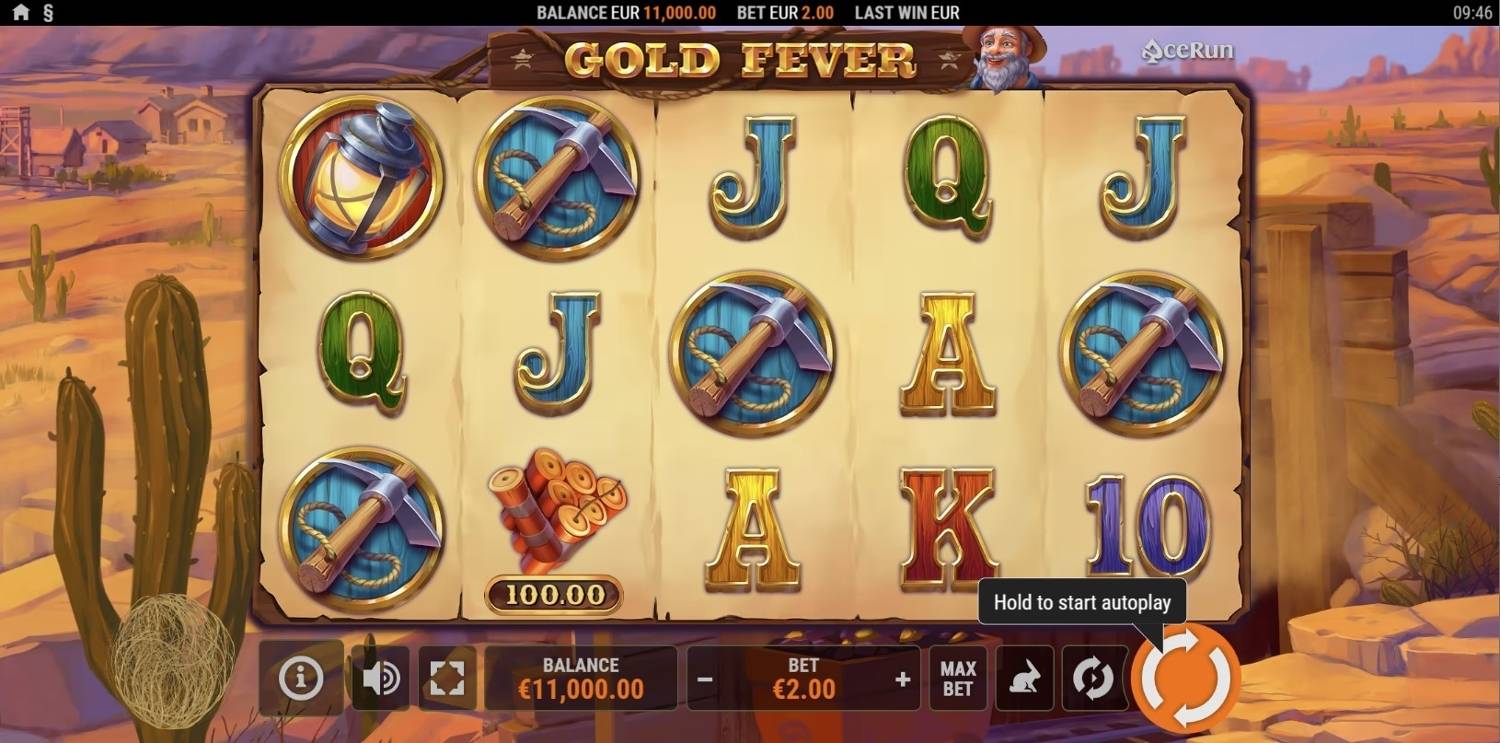This screenshot has height=743, width=1500.
Task: Click the €11,000.00 balance display
Action: click(581, 678)
